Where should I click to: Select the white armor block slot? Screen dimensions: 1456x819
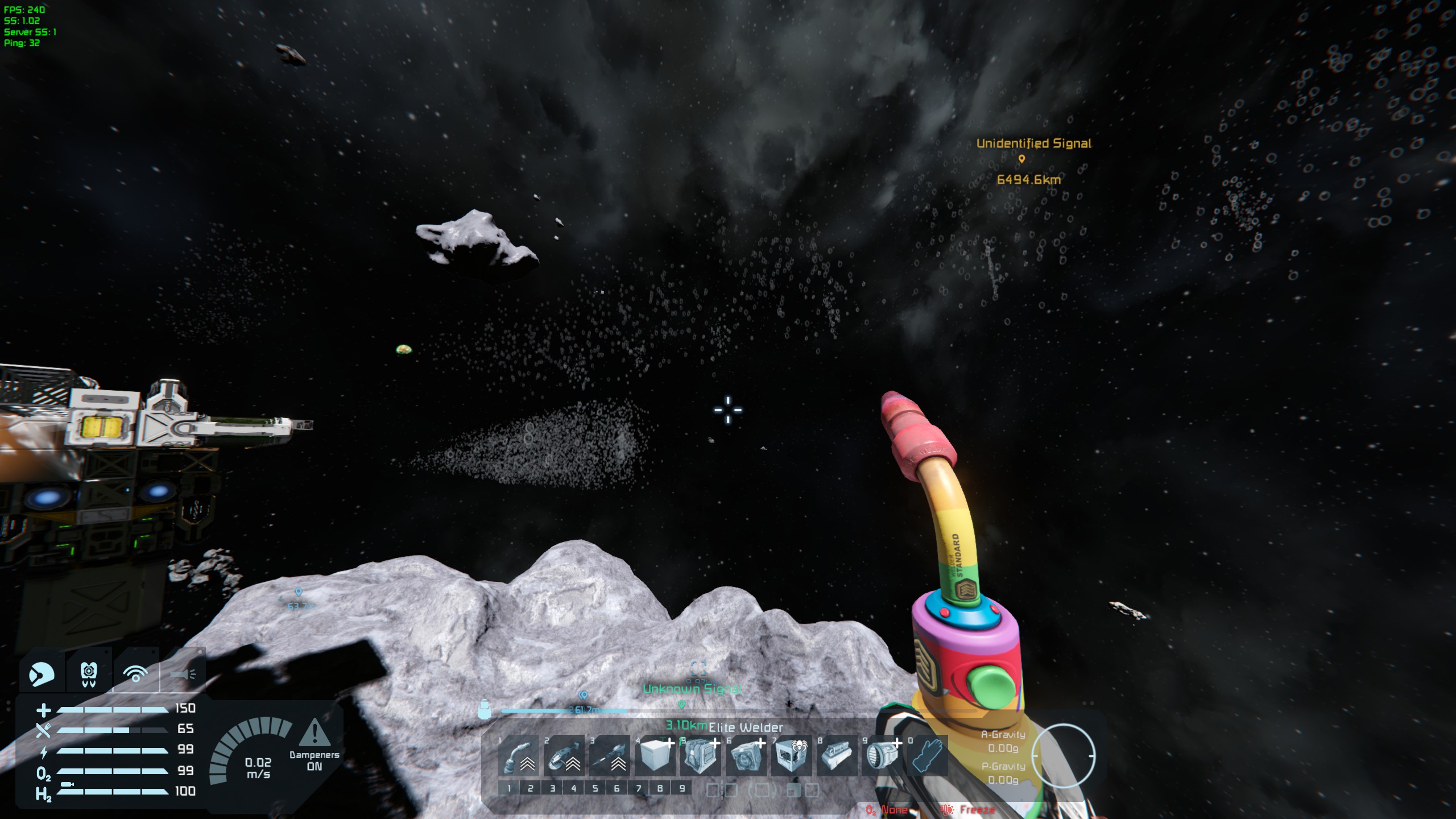[655, 756]
